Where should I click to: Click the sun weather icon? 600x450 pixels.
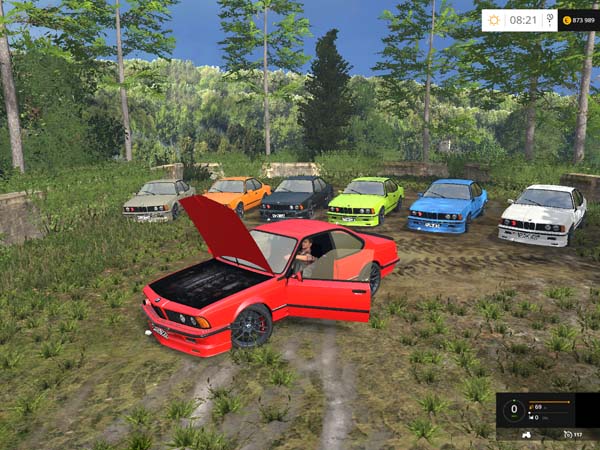click(495, 20)
